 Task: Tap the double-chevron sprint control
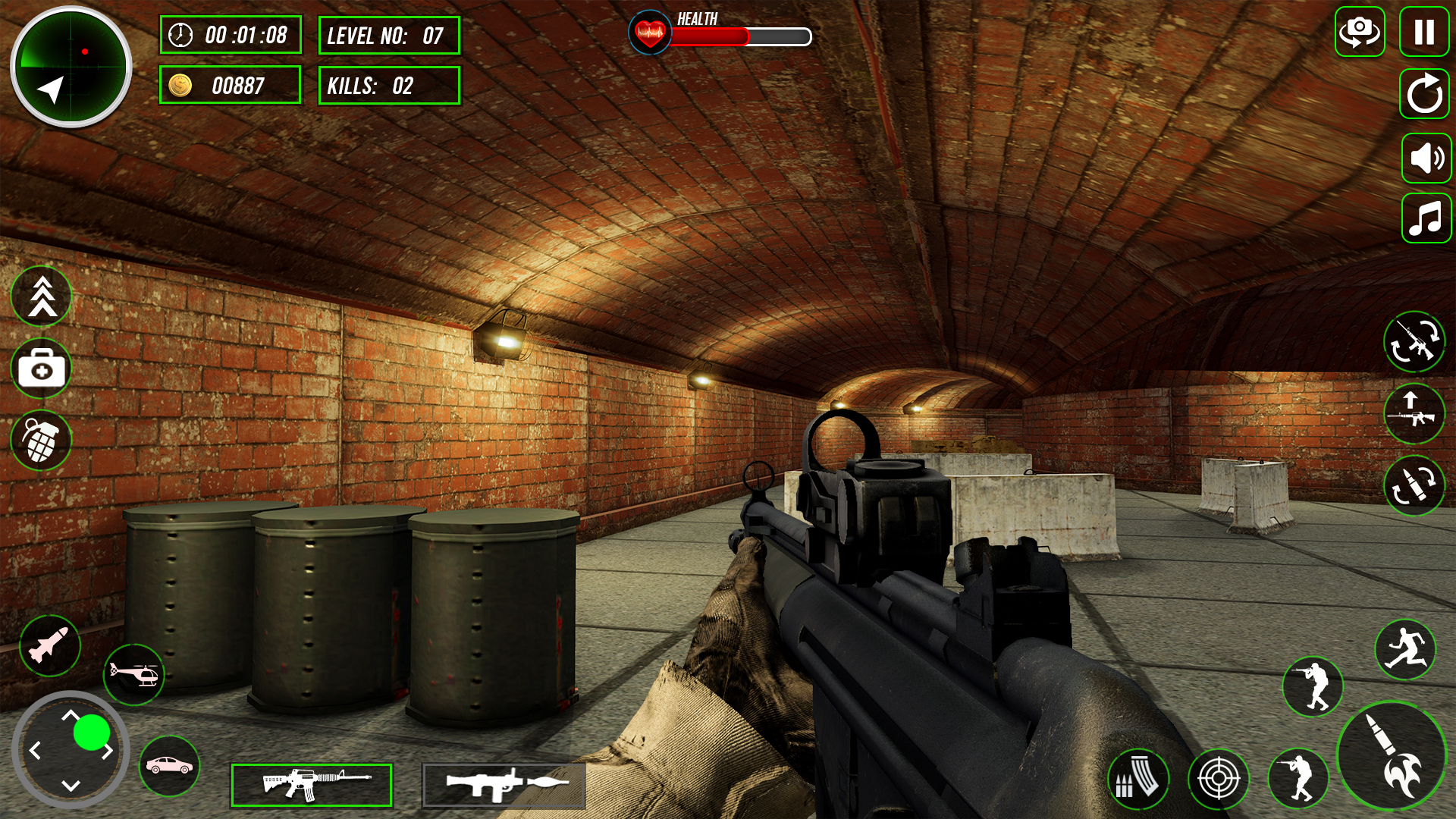pyautogui.click(x=42, y=297)
